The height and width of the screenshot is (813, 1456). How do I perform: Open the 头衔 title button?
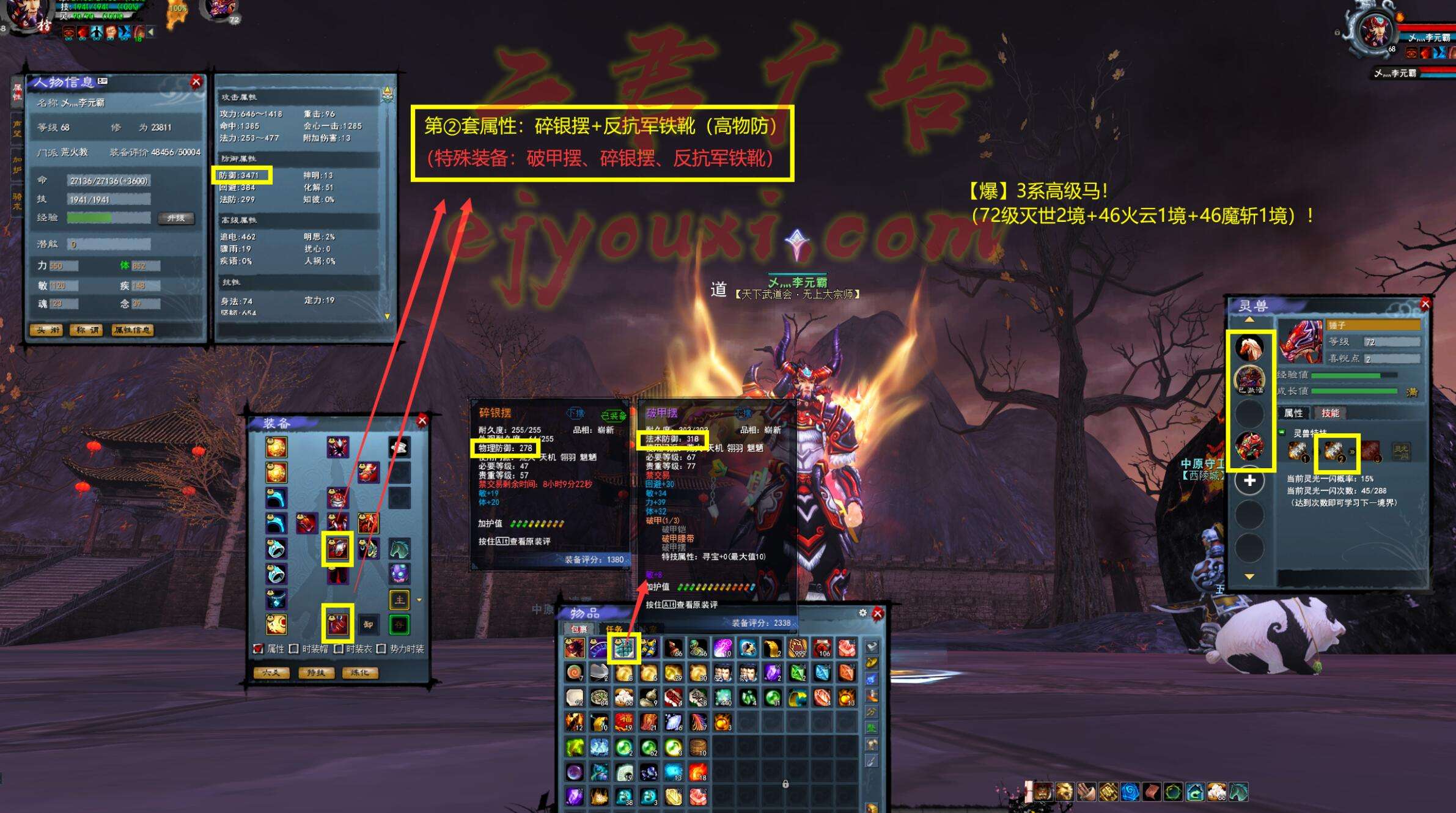coord(48,330)
